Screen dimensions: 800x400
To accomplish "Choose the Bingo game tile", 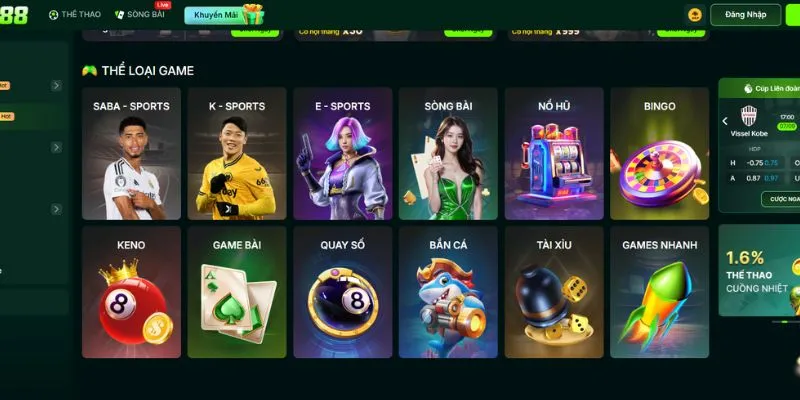I will [660, 153].
